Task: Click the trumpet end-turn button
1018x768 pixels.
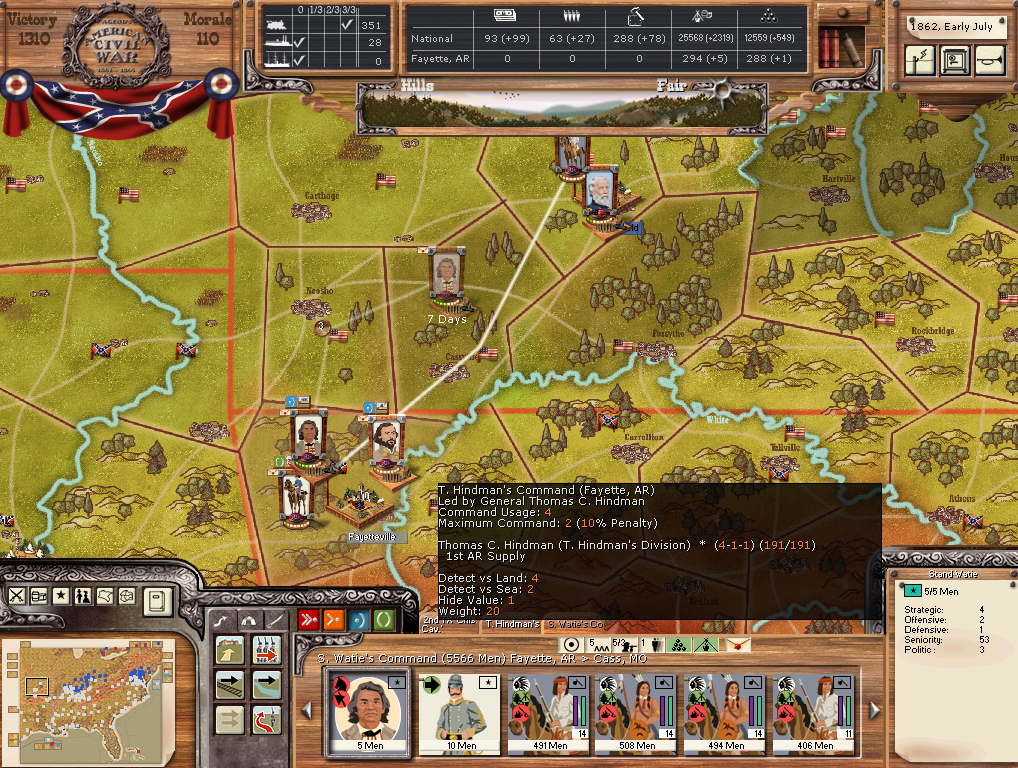Action: [x=989, y=61]
